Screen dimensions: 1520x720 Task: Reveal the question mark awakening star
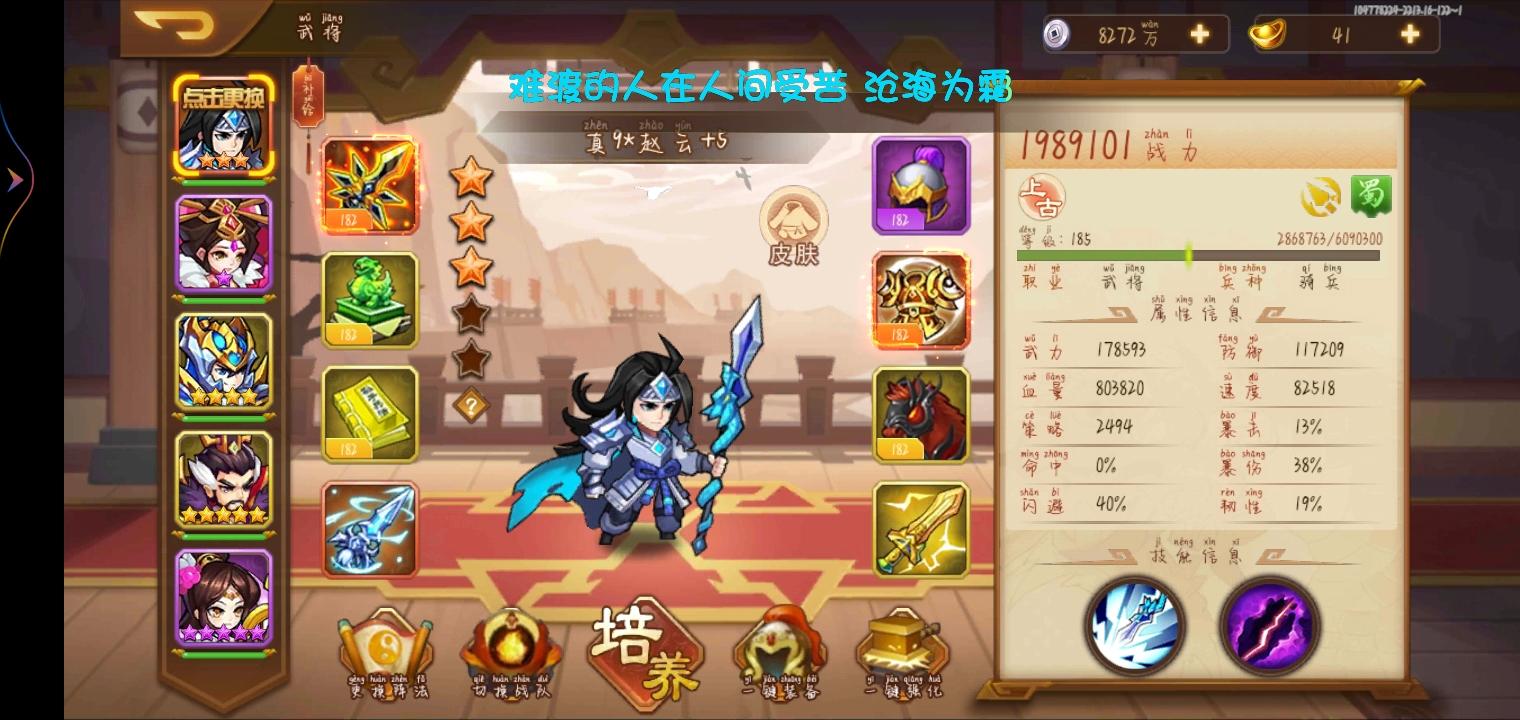click(x=473, y=404)
